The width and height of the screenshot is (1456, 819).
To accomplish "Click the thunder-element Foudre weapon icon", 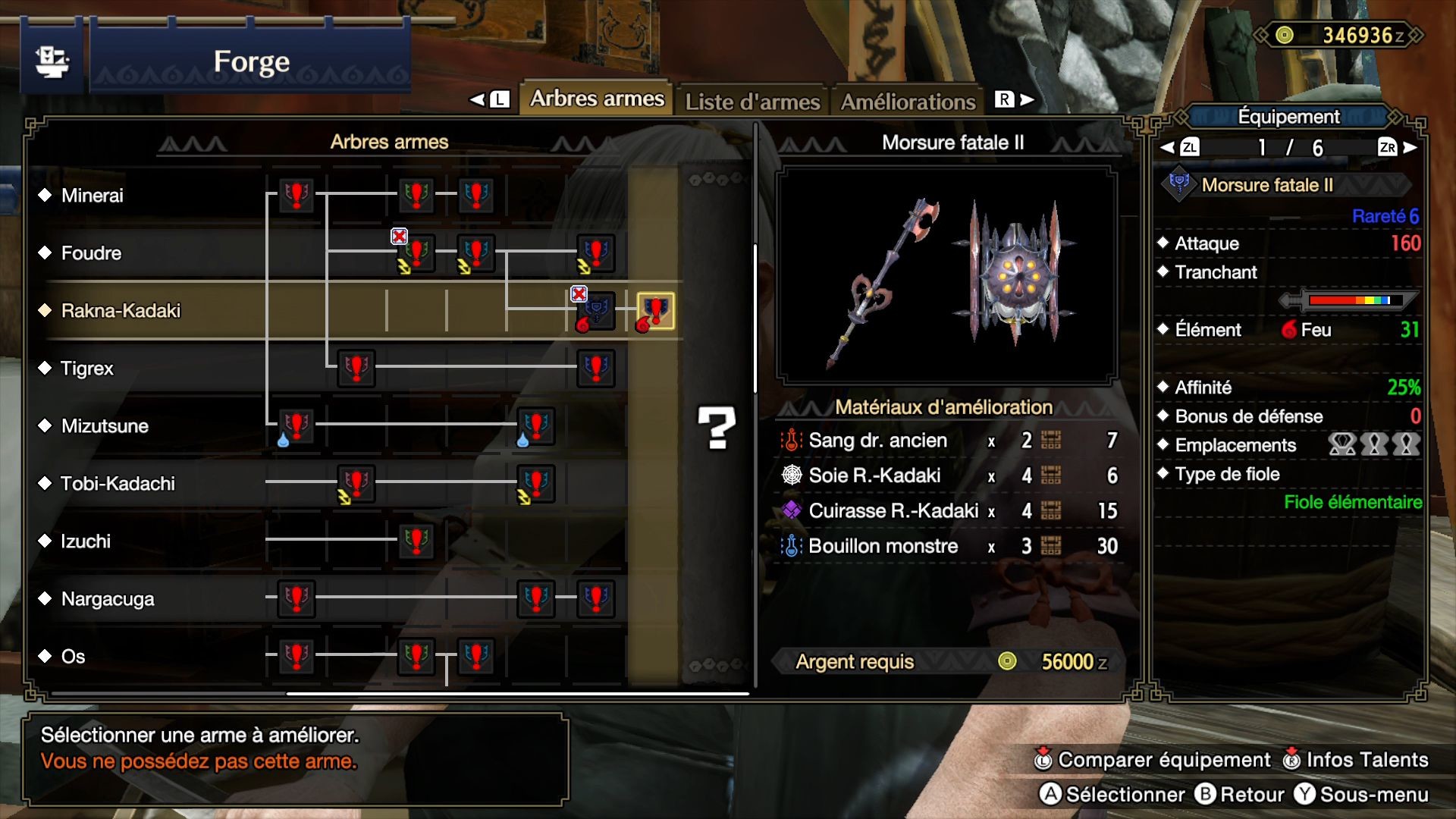I will coord(414,252).
